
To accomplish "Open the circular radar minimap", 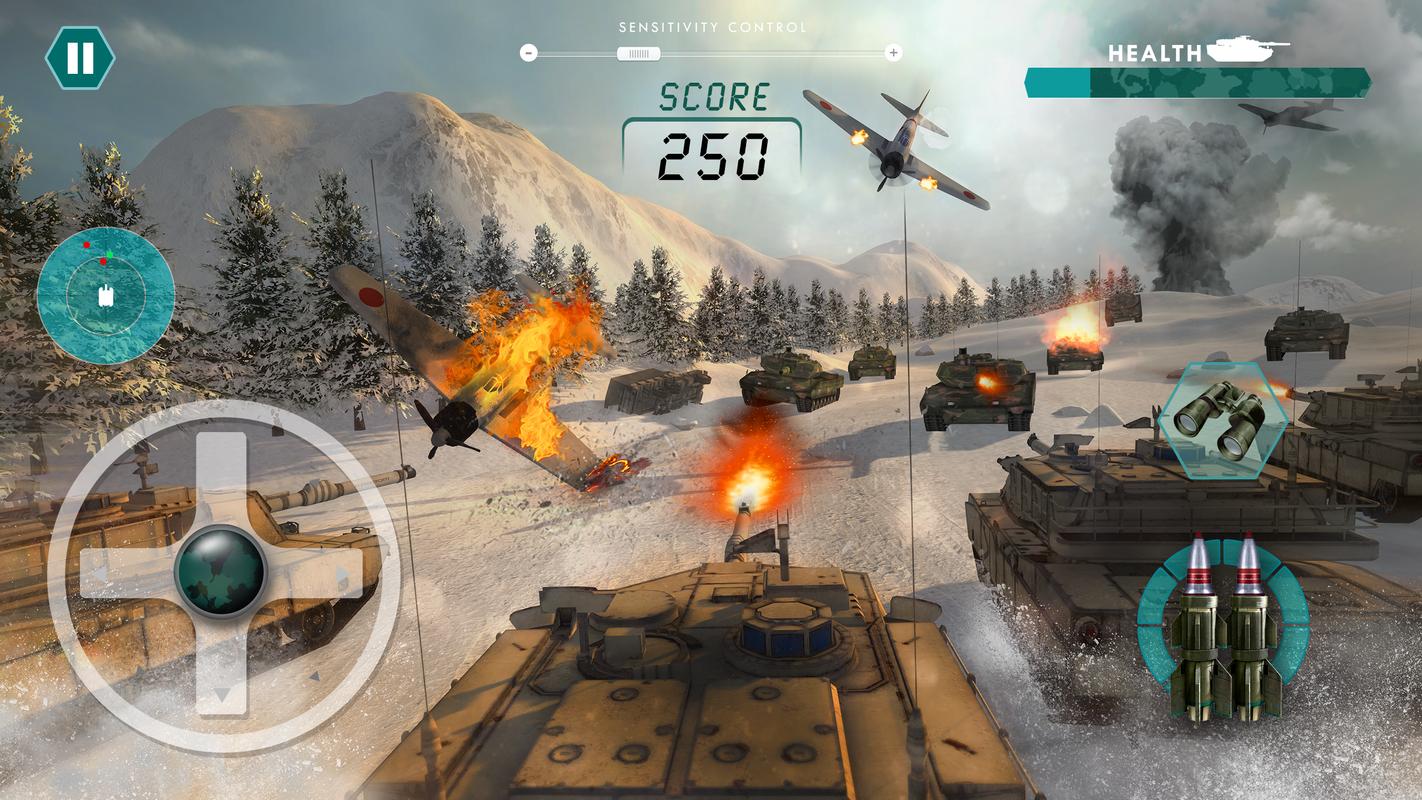I will pyautogui.click(x=106, y=294).
